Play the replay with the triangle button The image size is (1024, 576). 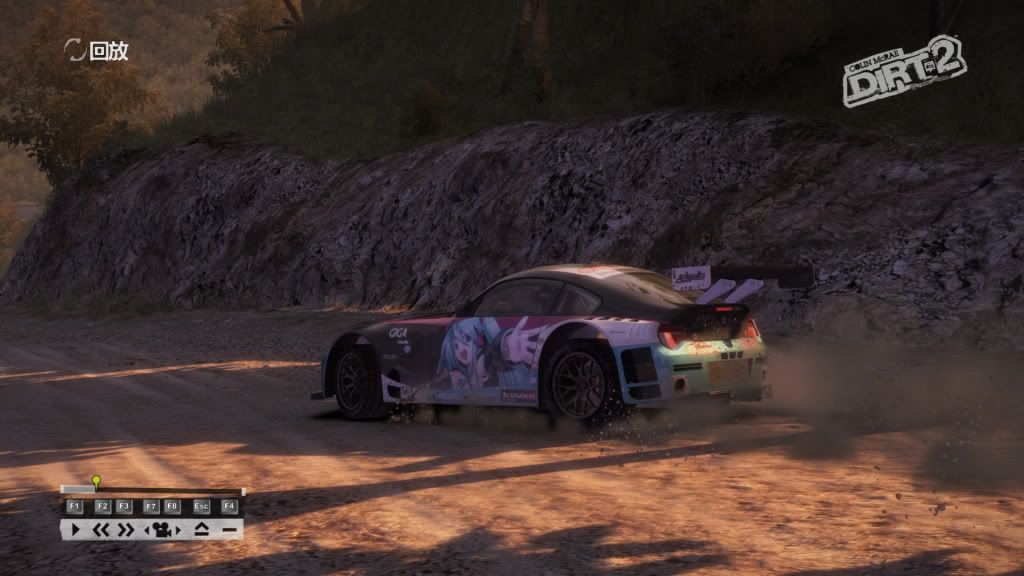[75, 529]
